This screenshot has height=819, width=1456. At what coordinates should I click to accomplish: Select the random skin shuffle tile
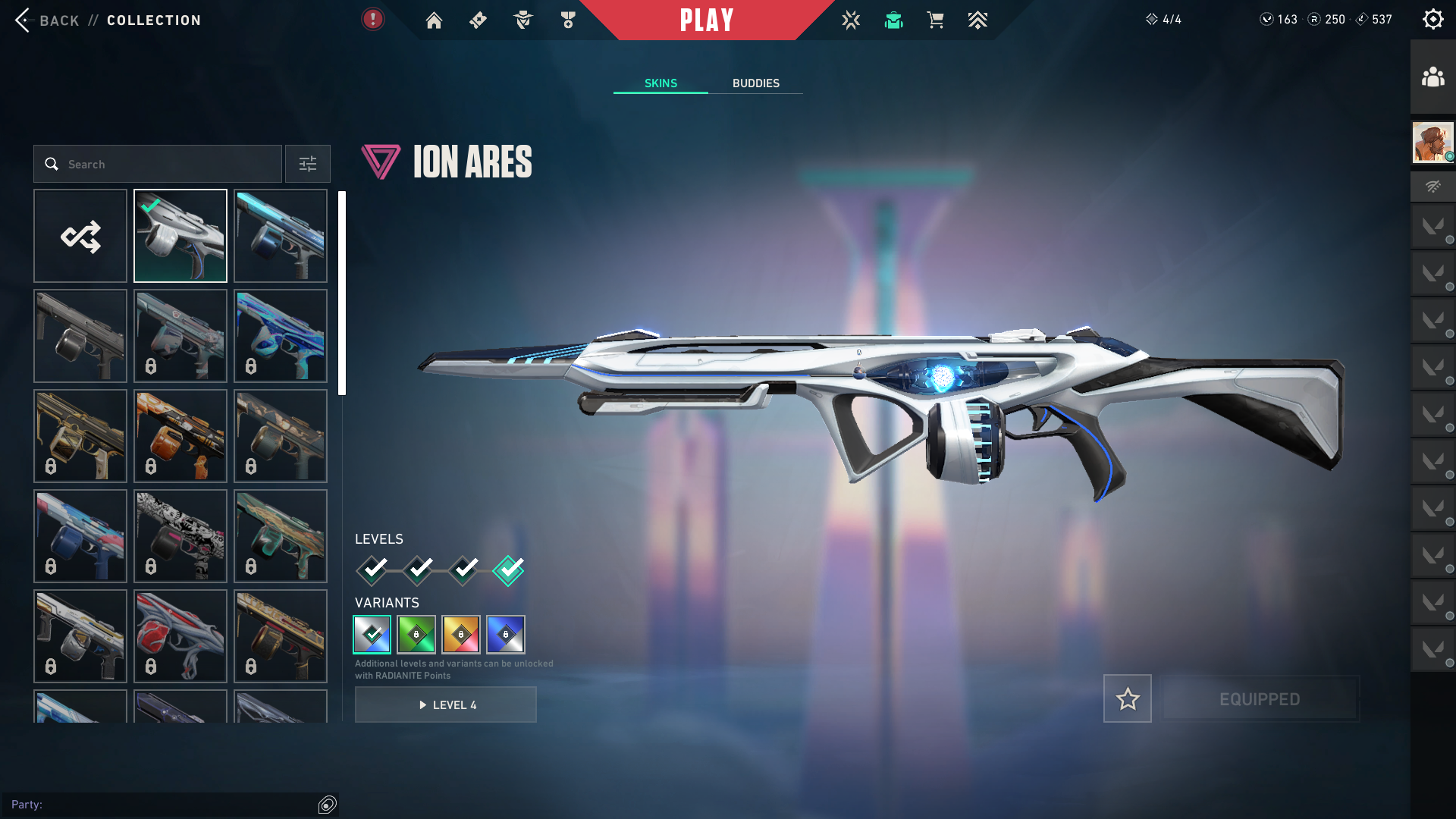tap(80, 236)
